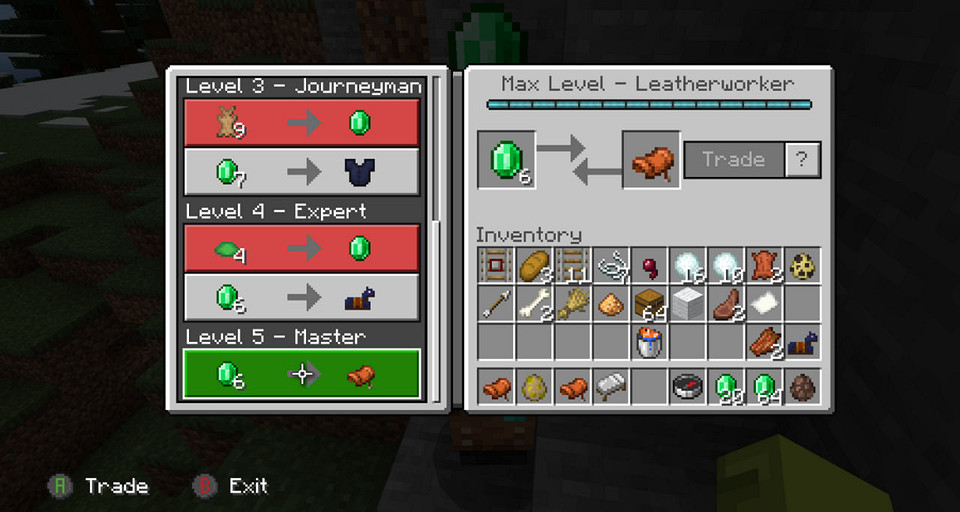Select the rabbit hide for emerald trade
Image resolution: width=960 pixels, height=512 pixels.
coord(301,123)
